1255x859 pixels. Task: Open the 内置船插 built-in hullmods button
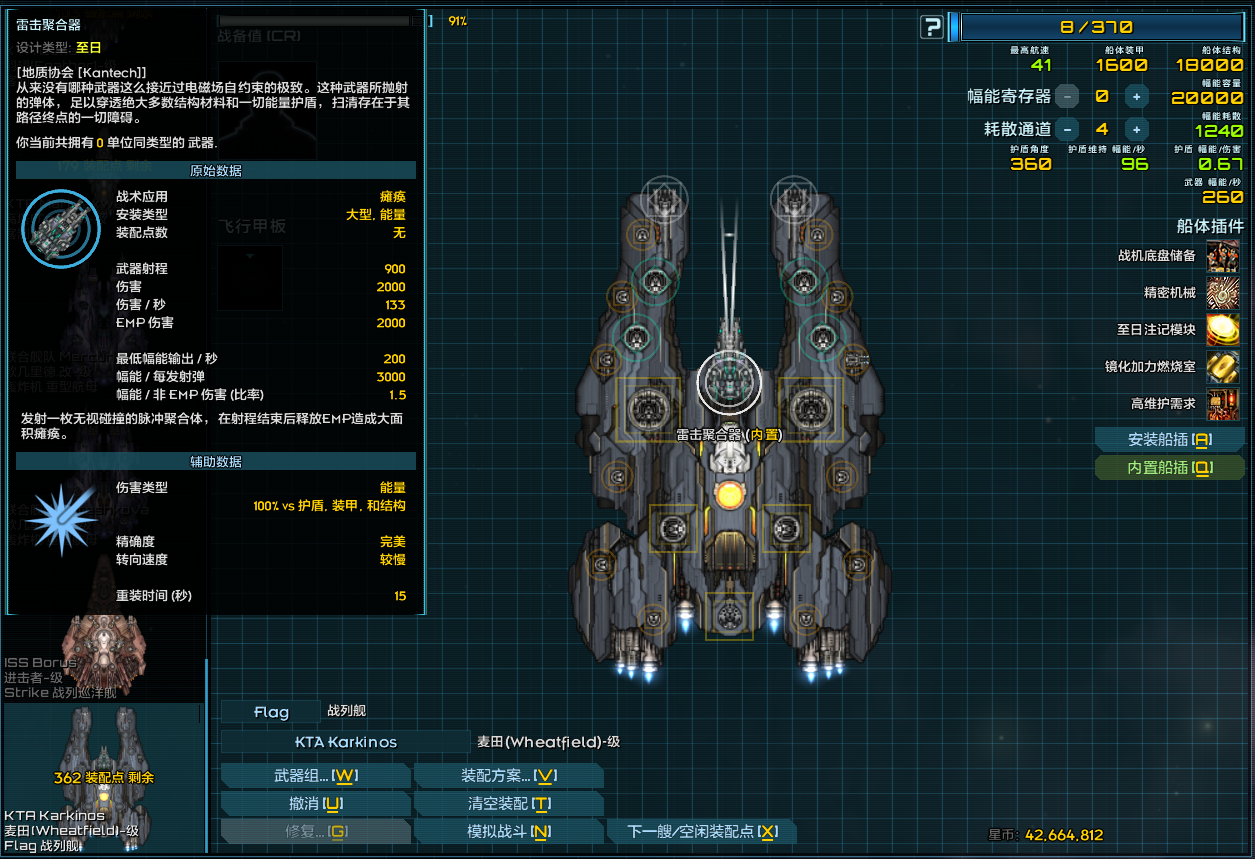(x=1169, y=468)
